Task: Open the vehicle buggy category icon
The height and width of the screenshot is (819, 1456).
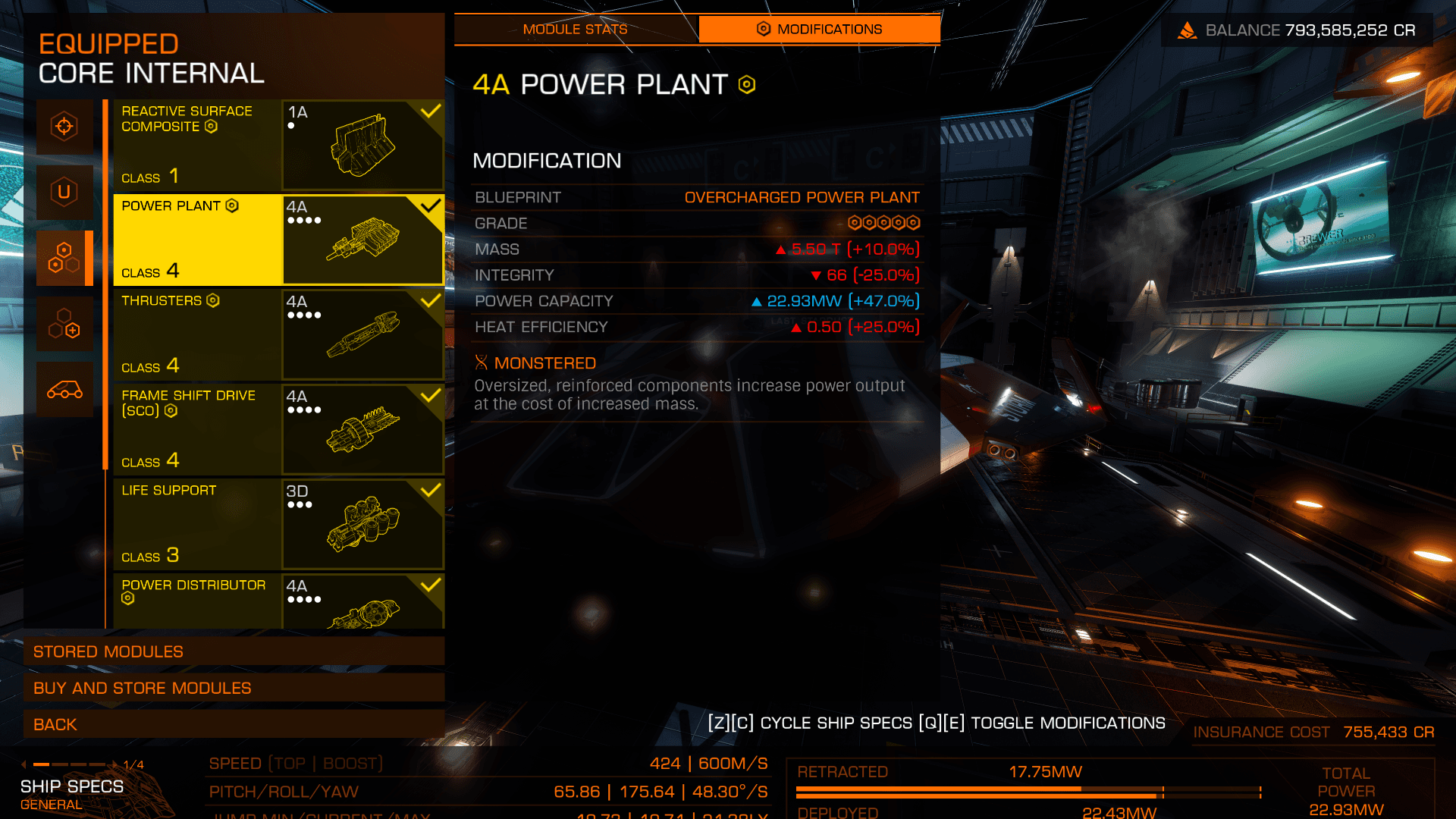Action: point(64,390)
